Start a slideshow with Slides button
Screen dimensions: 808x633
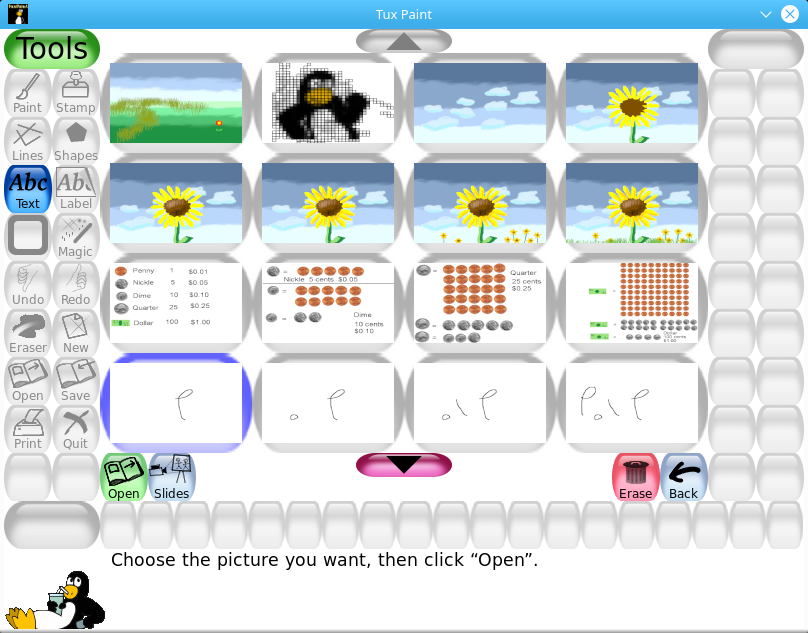(x=172, y=477)
